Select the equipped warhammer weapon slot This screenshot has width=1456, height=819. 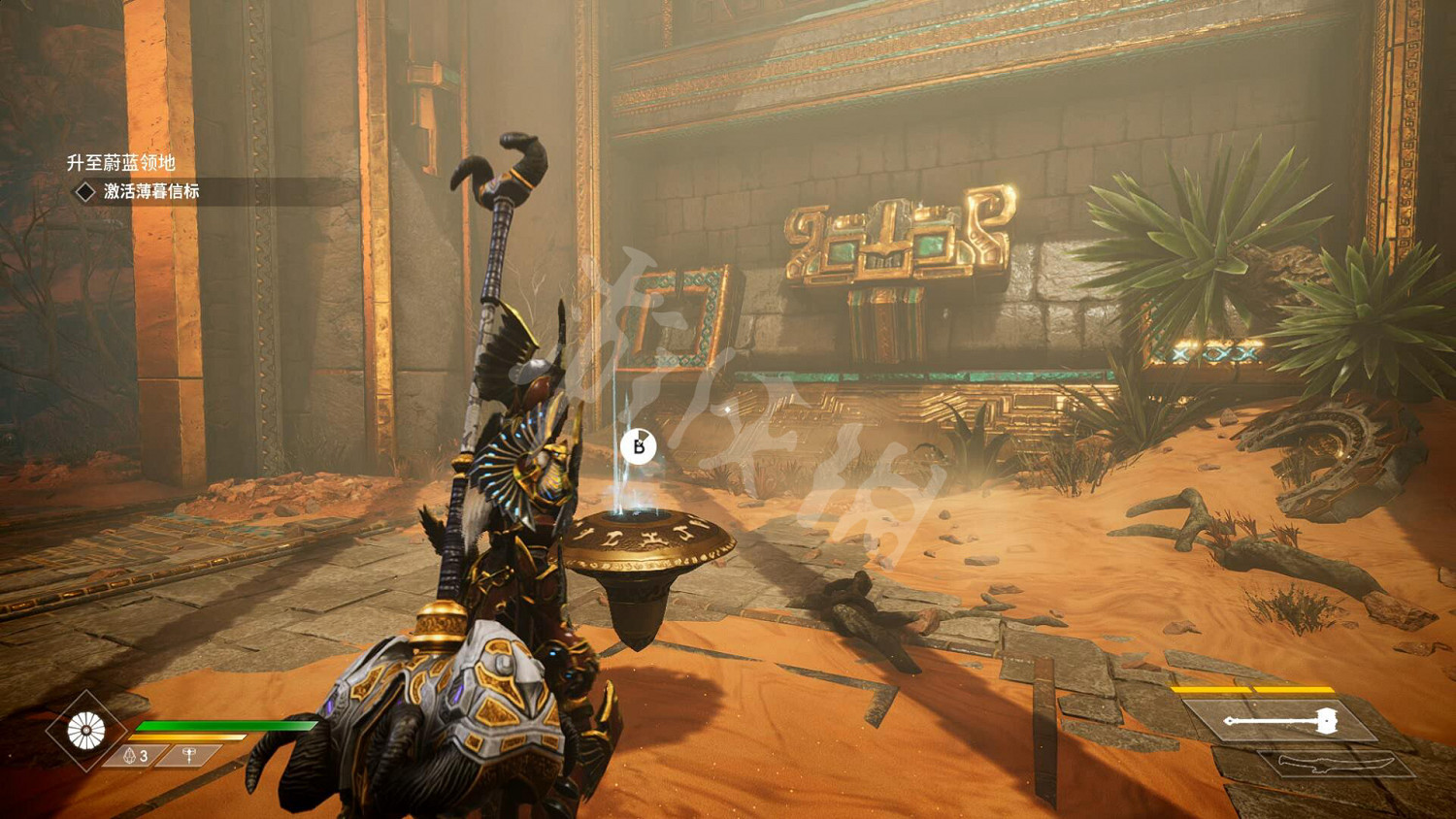pyautogui.click(x=1281, y=721)
